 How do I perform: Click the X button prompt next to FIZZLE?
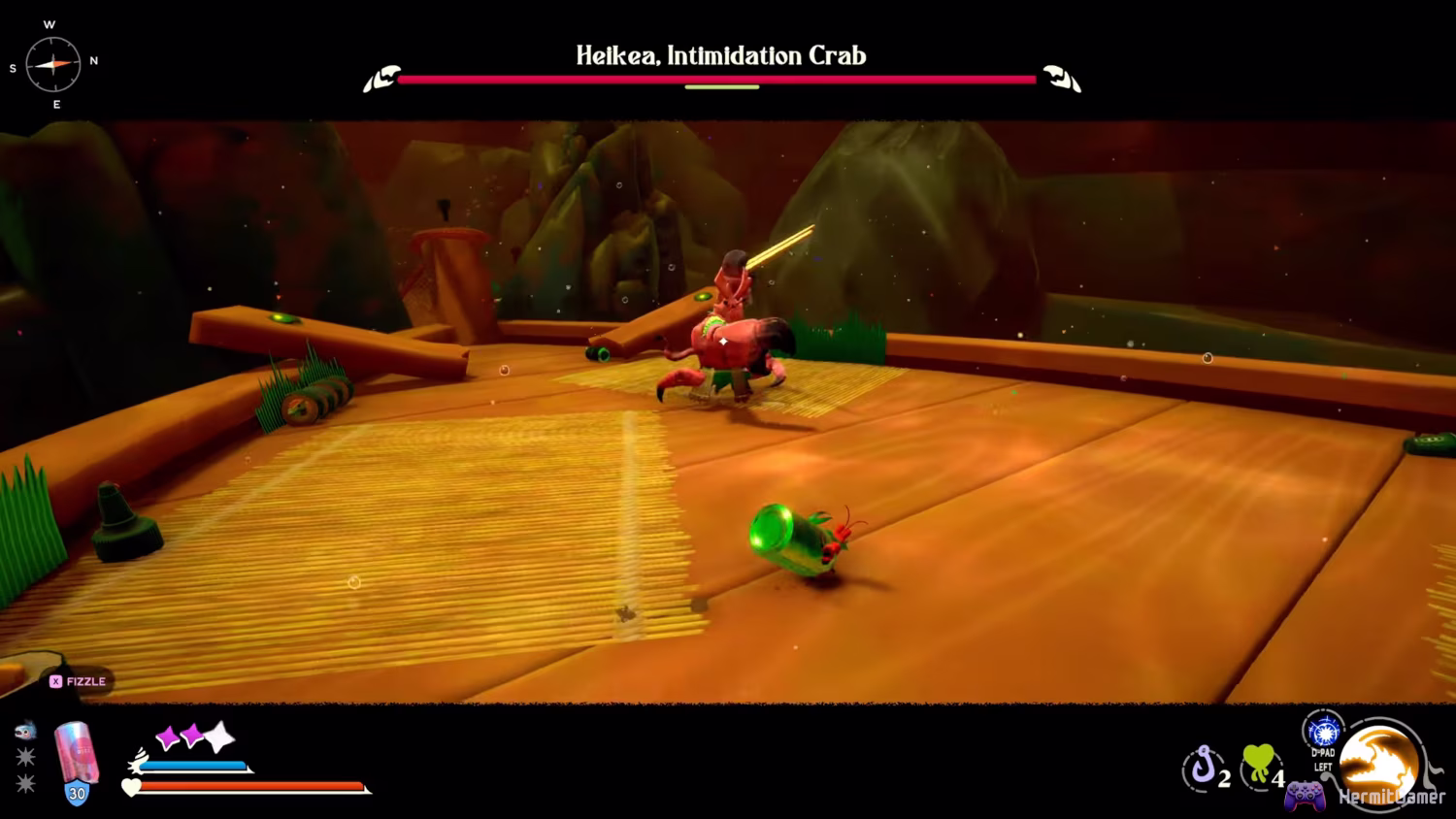pos(55,681)
